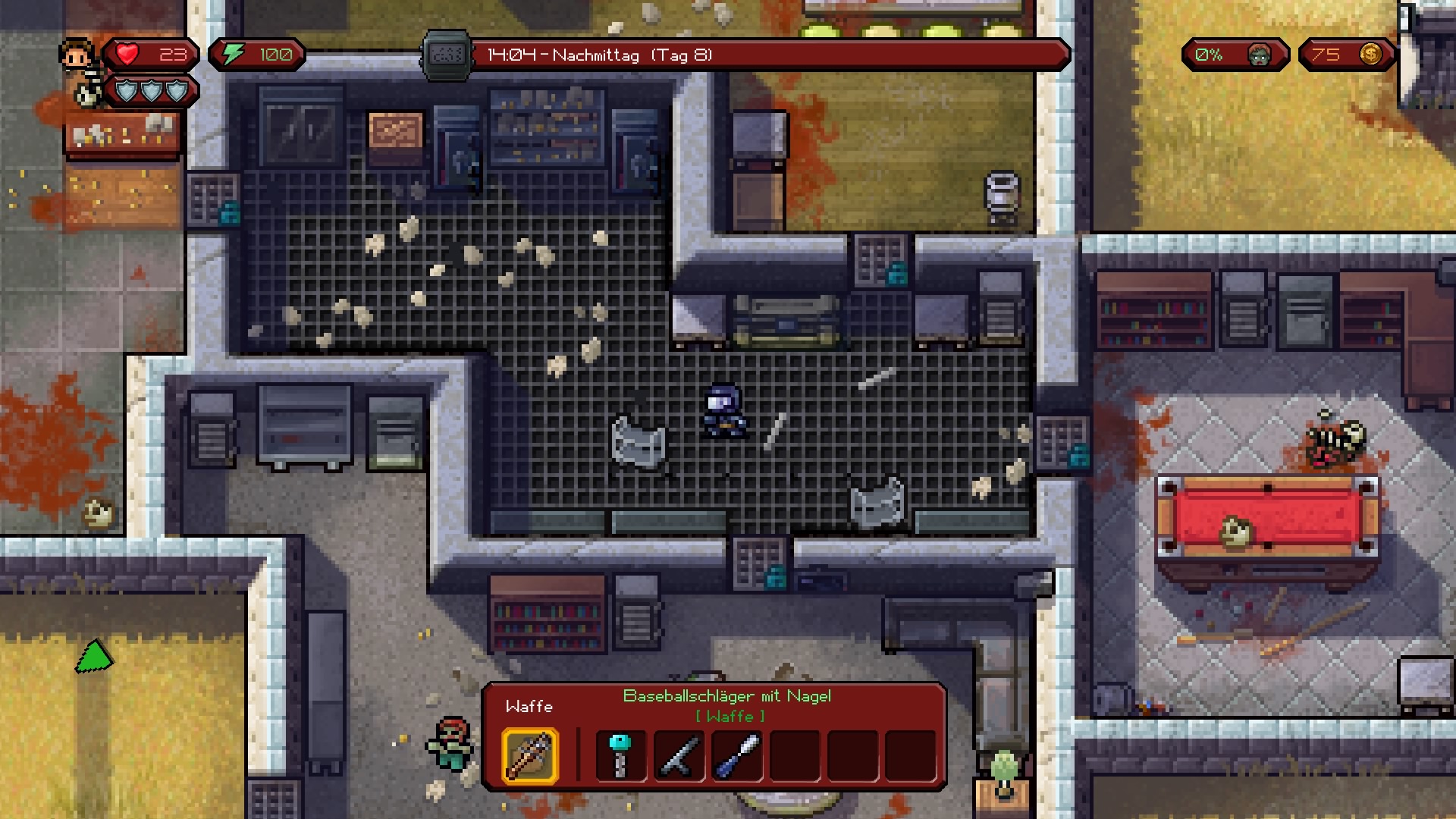Click the digital wristwatch clock icon
Image resolution: width=1456 pixels, height=819 pixels.
[x=447, y=55]
